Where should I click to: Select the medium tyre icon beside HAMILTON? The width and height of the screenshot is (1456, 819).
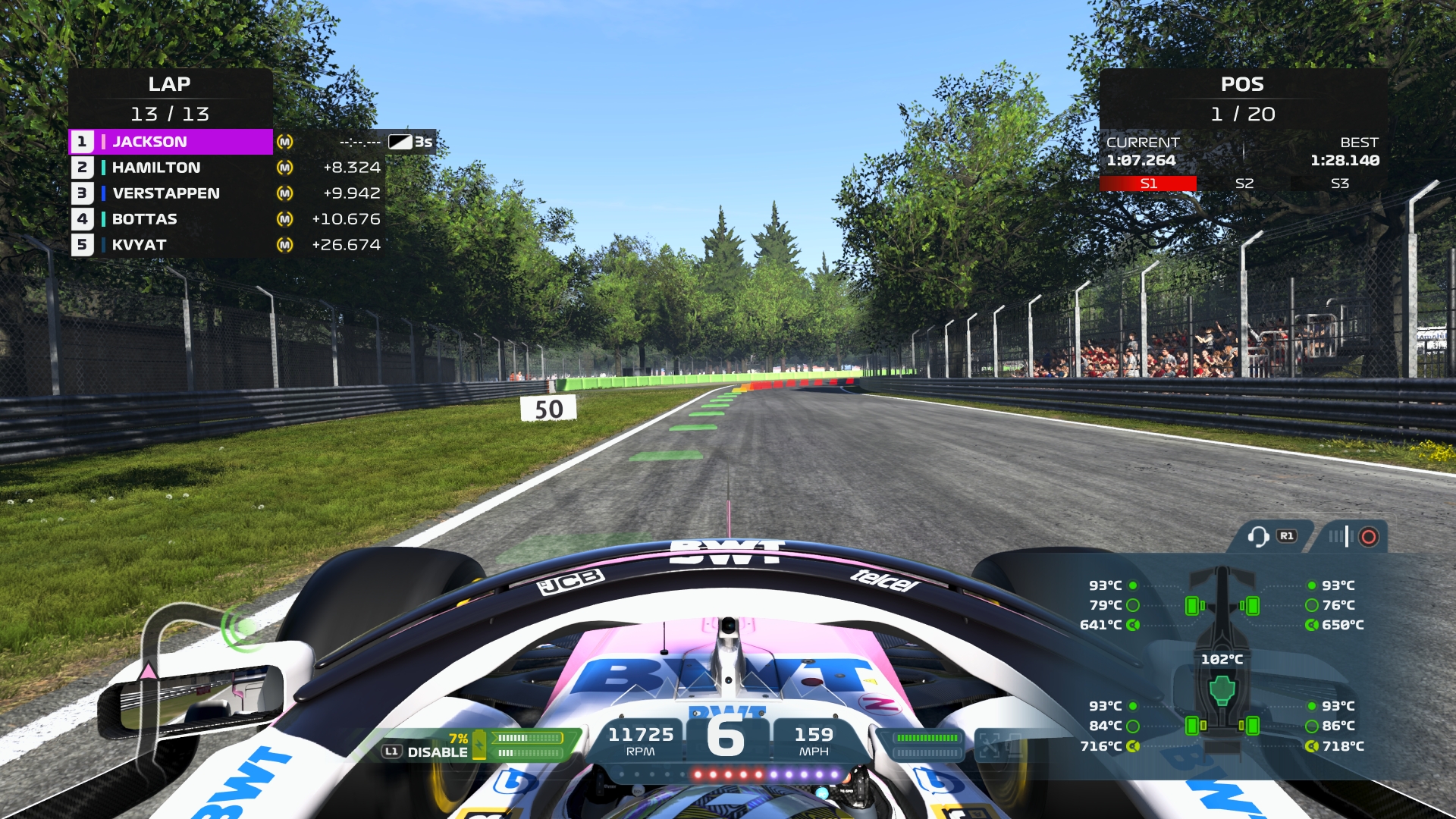(284, 168)
